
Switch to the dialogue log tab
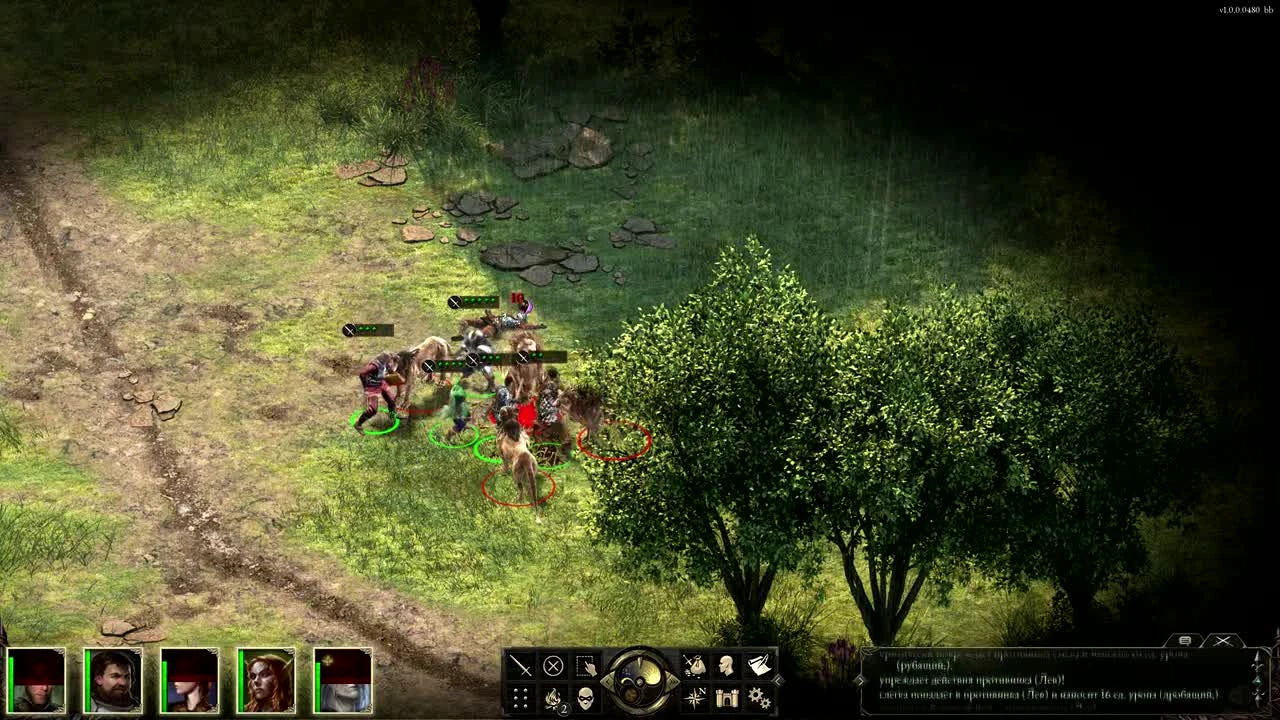1184,639
